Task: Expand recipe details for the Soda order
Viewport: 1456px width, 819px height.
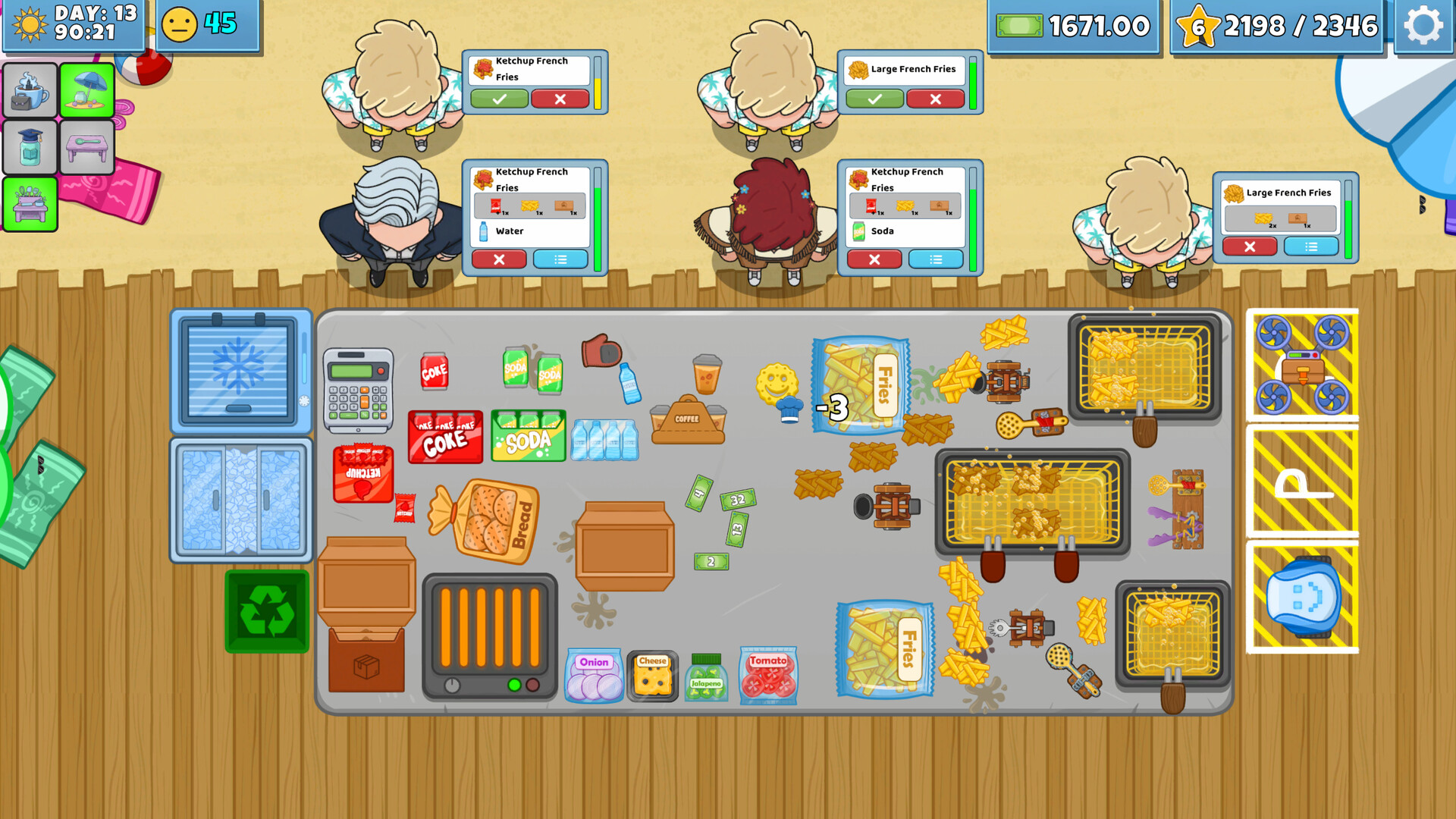Action: [935, 259]
